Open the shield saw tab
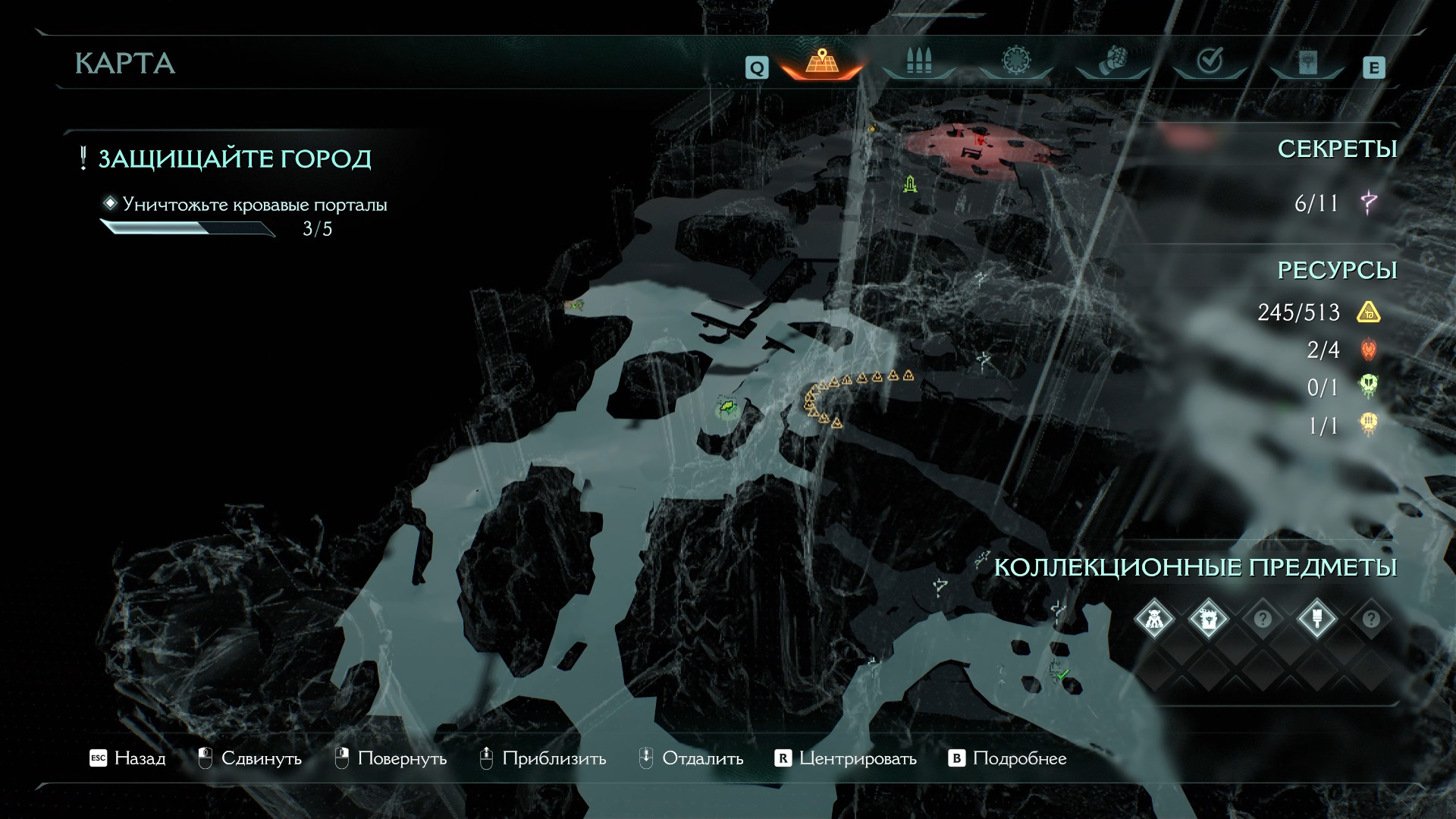 pyautogui.click(x=1014, y=61)
